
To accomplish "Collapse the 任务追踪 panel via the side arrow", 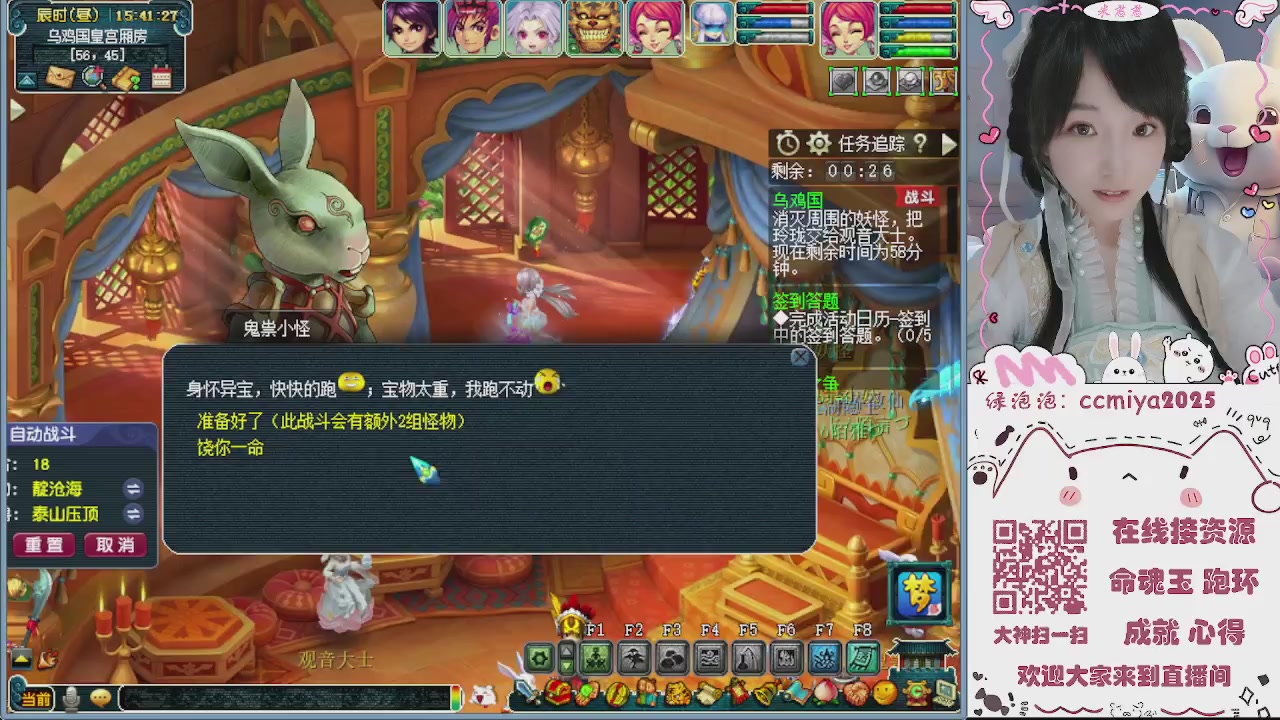I will tap(948, 143).
